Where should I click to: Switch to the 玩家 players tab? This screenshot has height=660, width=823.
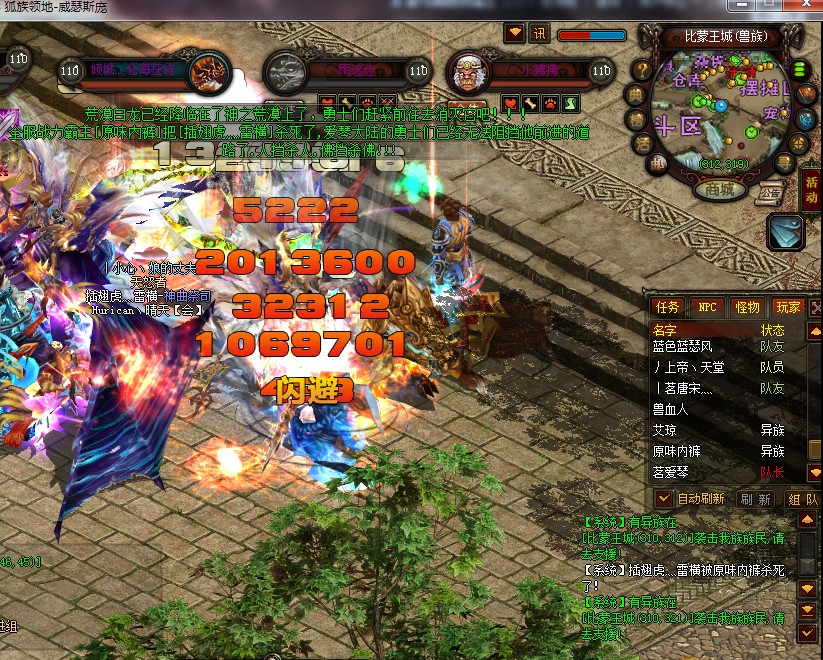(788, 307)
